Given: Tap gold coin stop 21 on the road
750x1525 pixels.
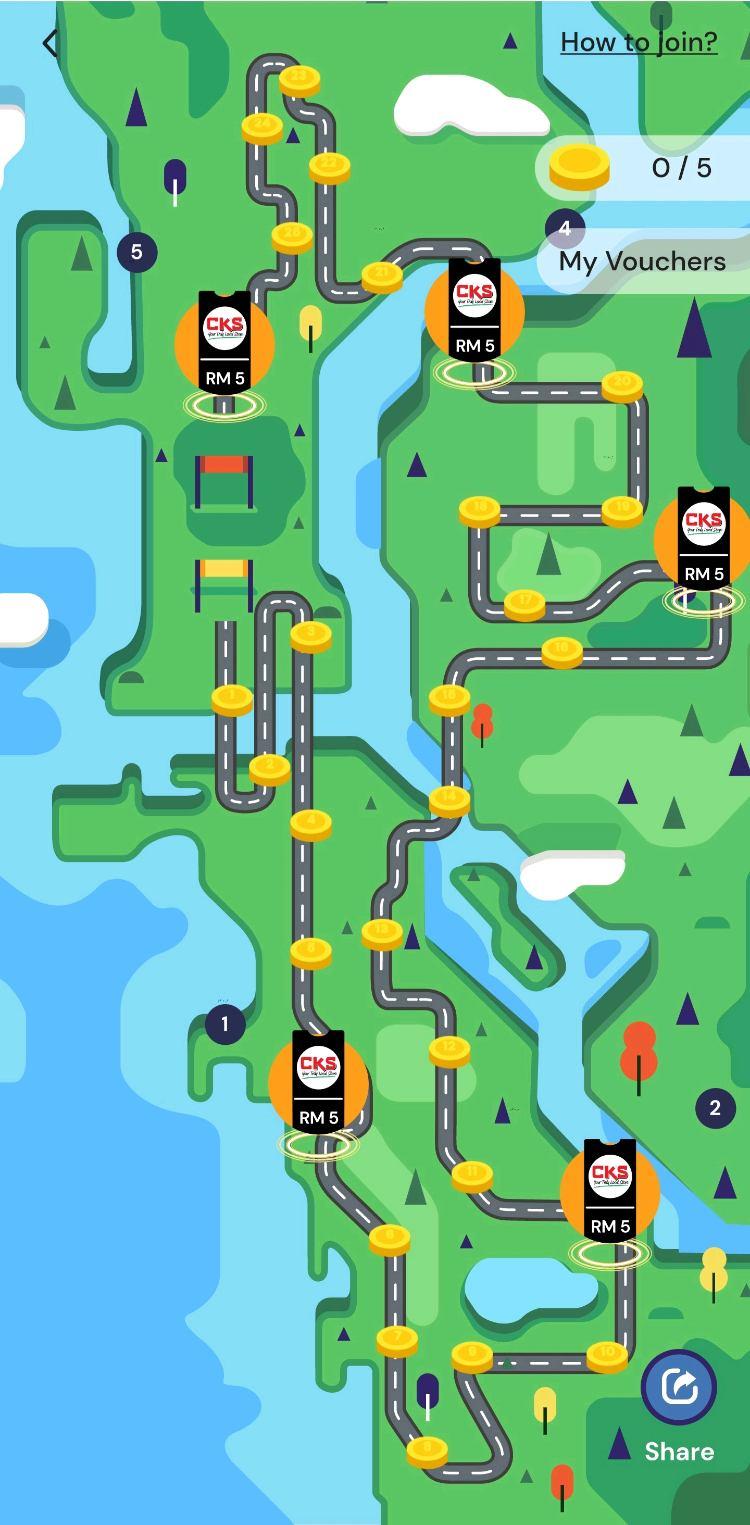Looking at the screenshot, I should pos(382,275).
